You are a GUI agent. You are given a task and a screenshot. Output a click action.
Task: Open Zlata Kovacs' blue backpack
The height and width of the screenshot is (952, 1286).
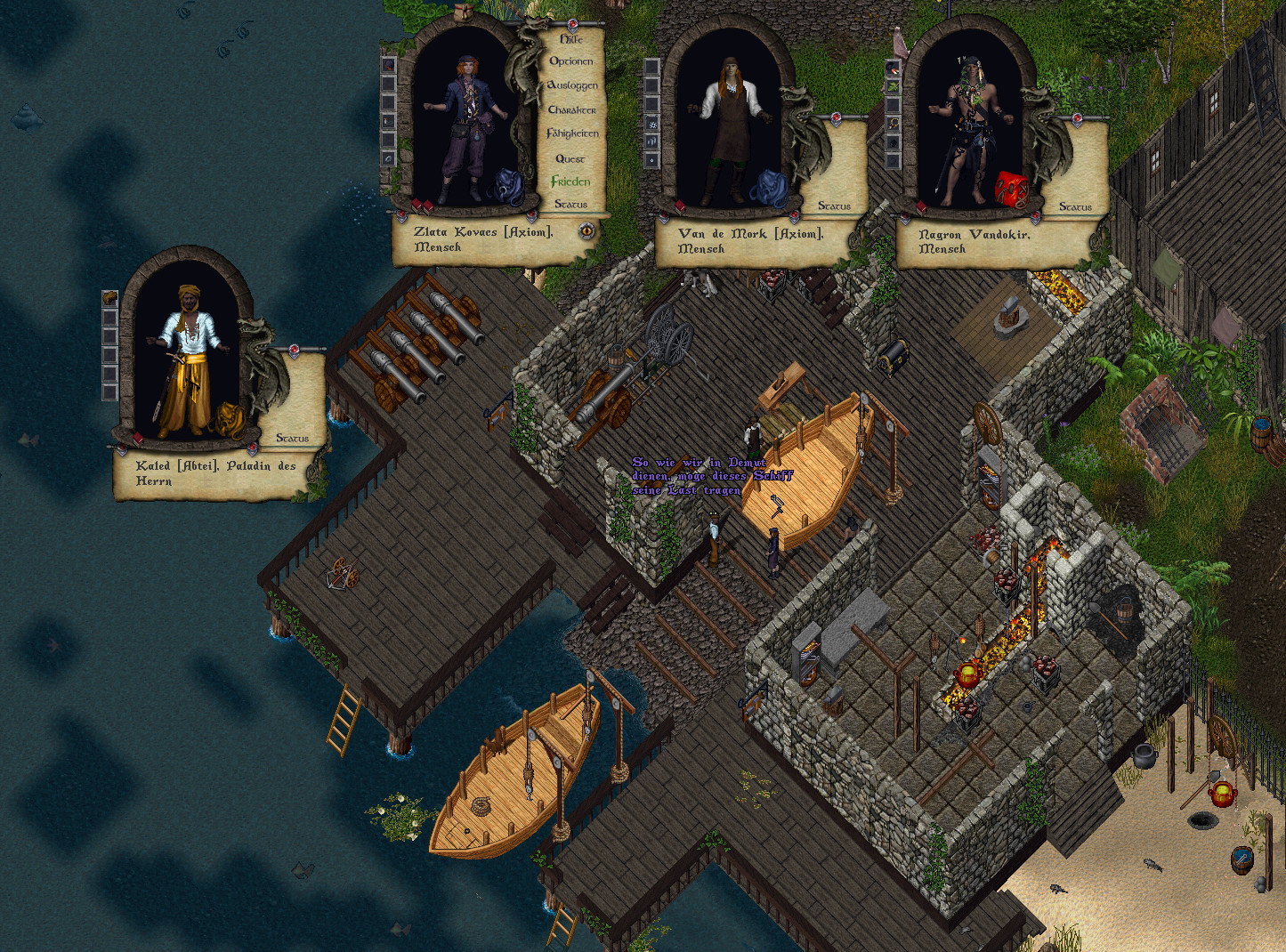[506, 185]
